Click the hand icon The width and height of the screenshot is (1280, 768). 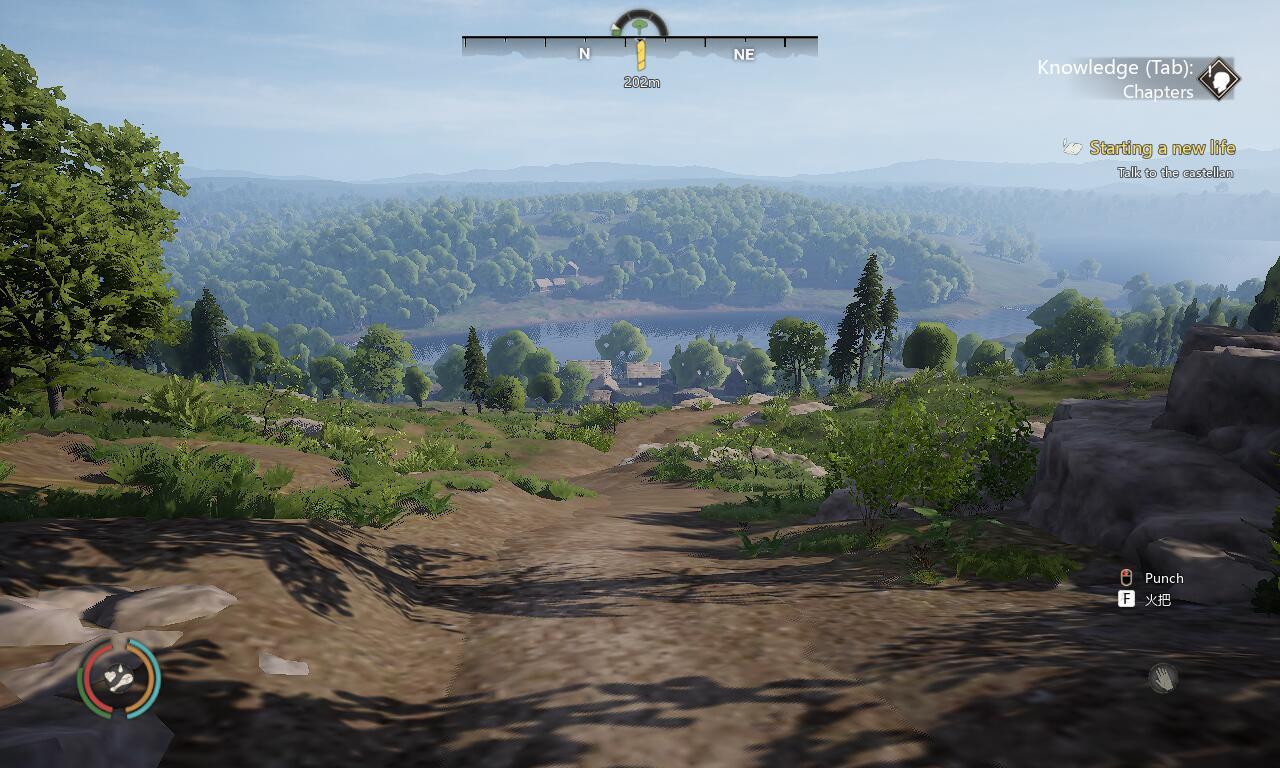(x=1162, y=679)
